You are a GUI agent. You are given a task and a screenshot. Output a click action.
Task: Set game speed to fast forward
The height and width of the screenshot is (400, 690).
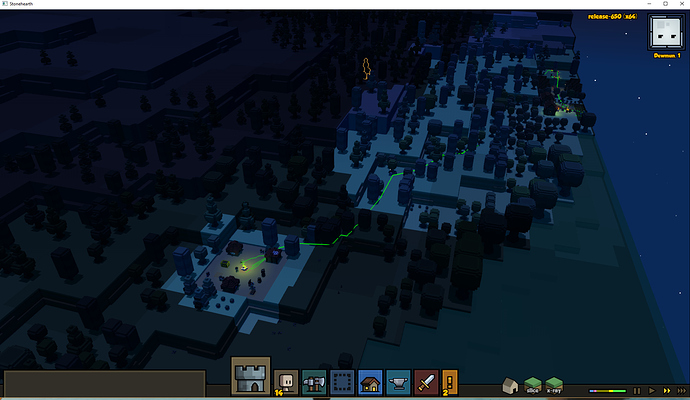point(667,390)
